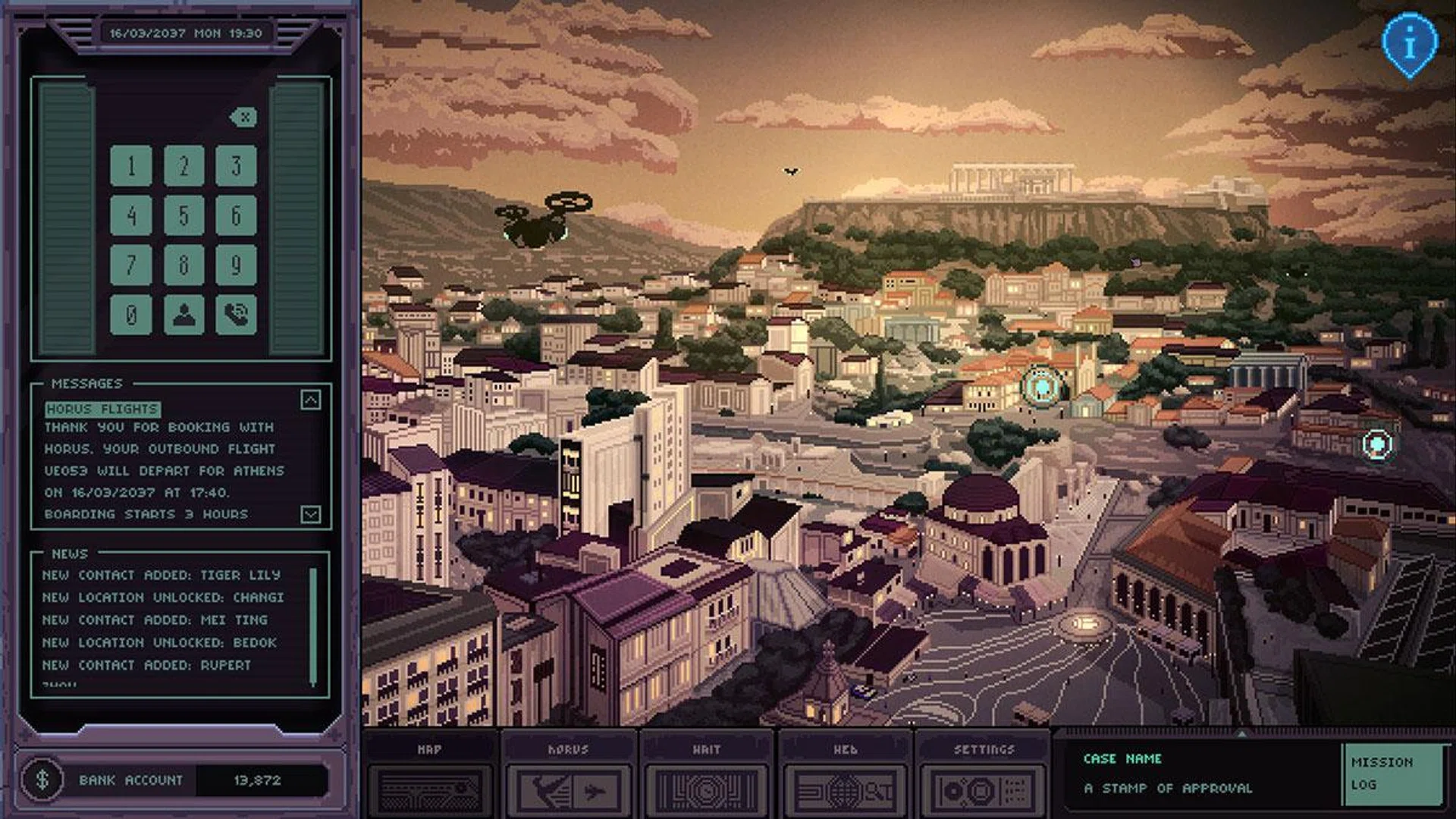View the Mission Log

point(1392,773)
